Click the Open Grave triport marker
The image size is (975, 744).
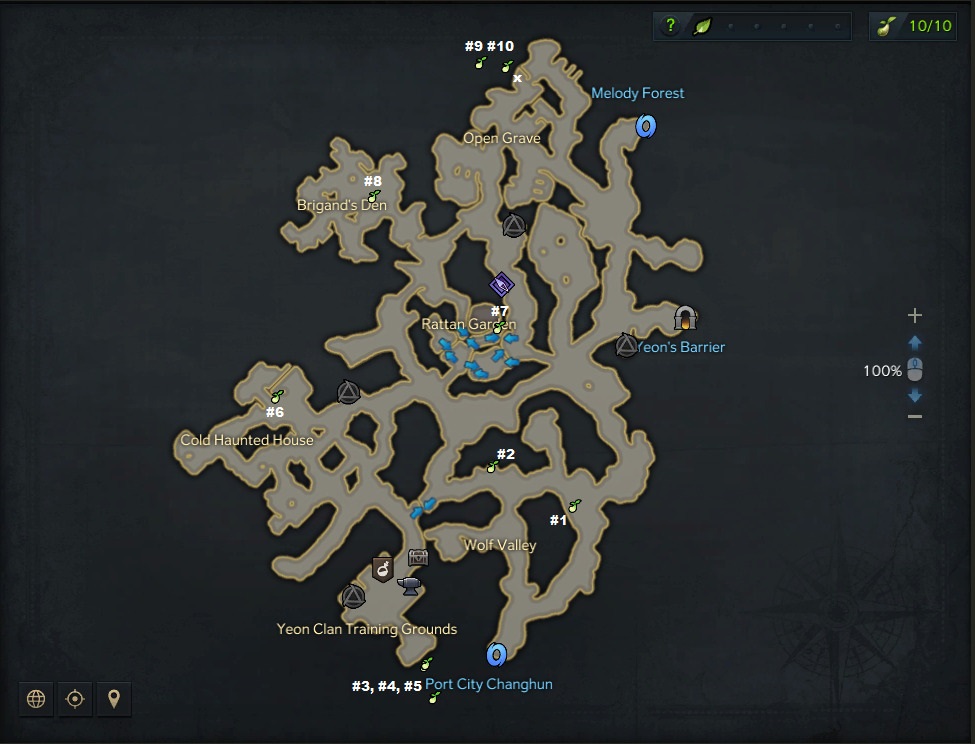coord(513,226)
